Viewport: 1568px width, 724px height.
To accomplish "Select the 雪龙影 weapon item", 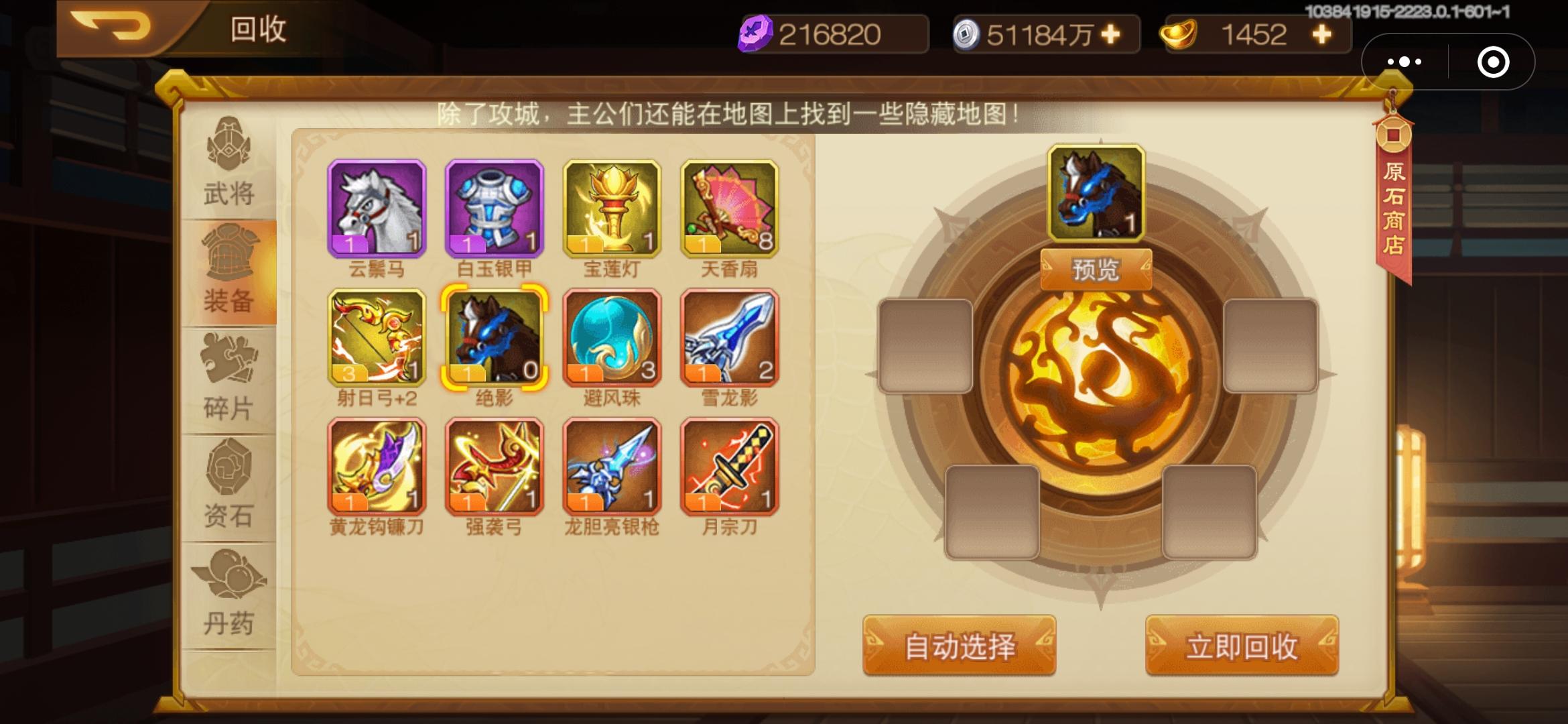I will pyautogui.click(x=728, y=339).
